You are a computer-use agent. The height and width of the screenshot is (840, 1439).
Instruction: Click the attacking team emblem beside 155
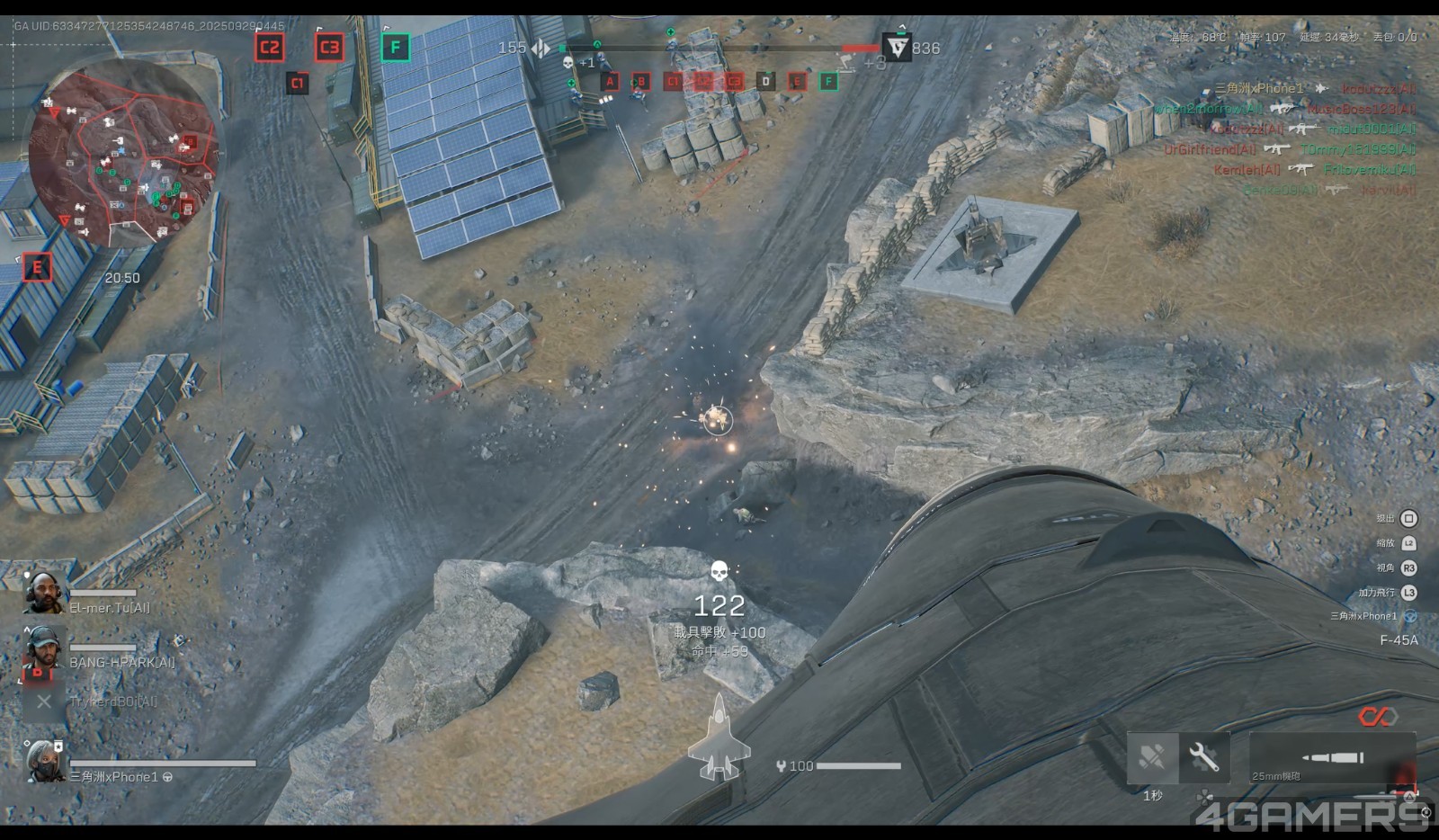(x=541, y=48)
